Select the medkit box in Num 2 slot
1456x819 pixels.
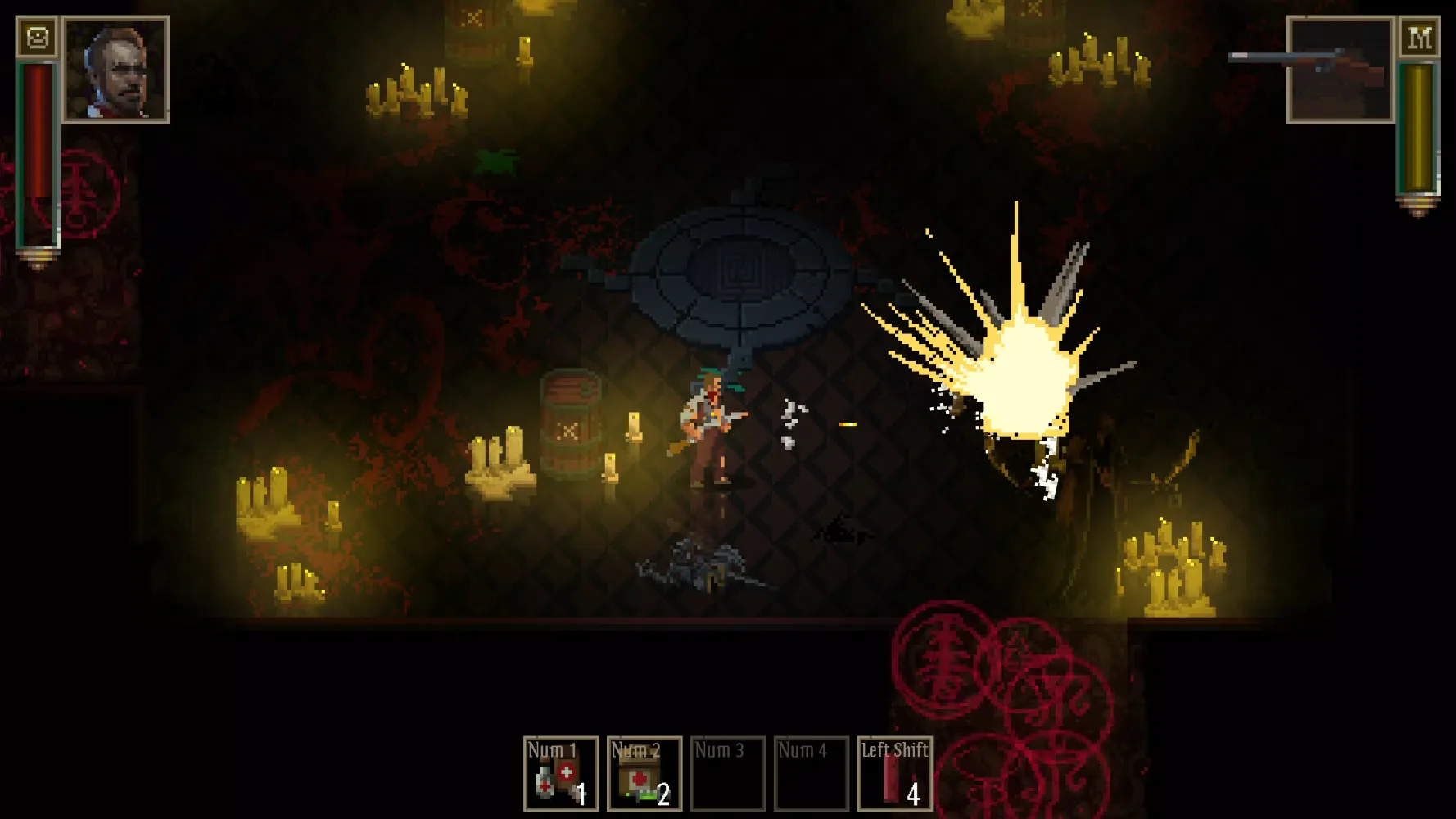click(x=644, y=774)
